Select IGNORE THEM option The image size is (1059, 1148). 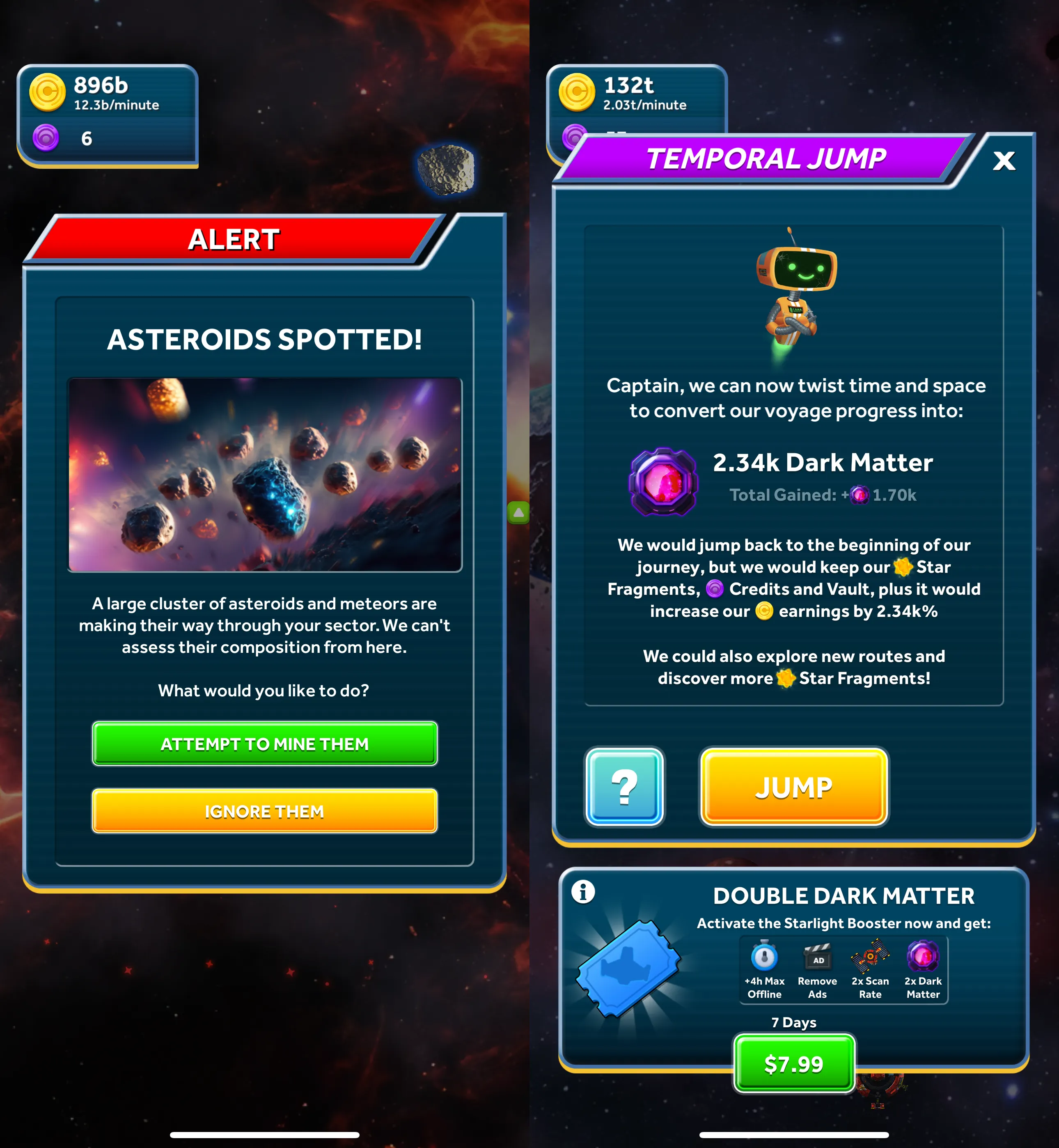pos(264,811)
